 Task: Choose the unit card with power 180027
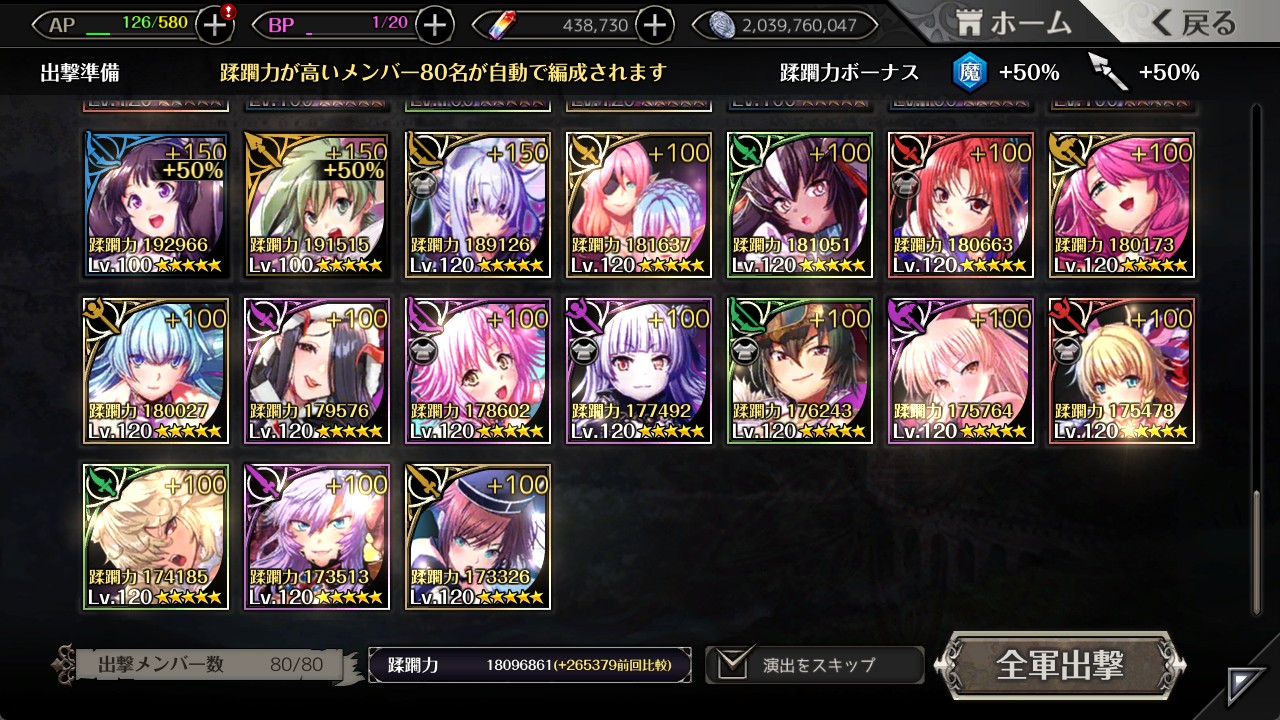coord(156,371)
